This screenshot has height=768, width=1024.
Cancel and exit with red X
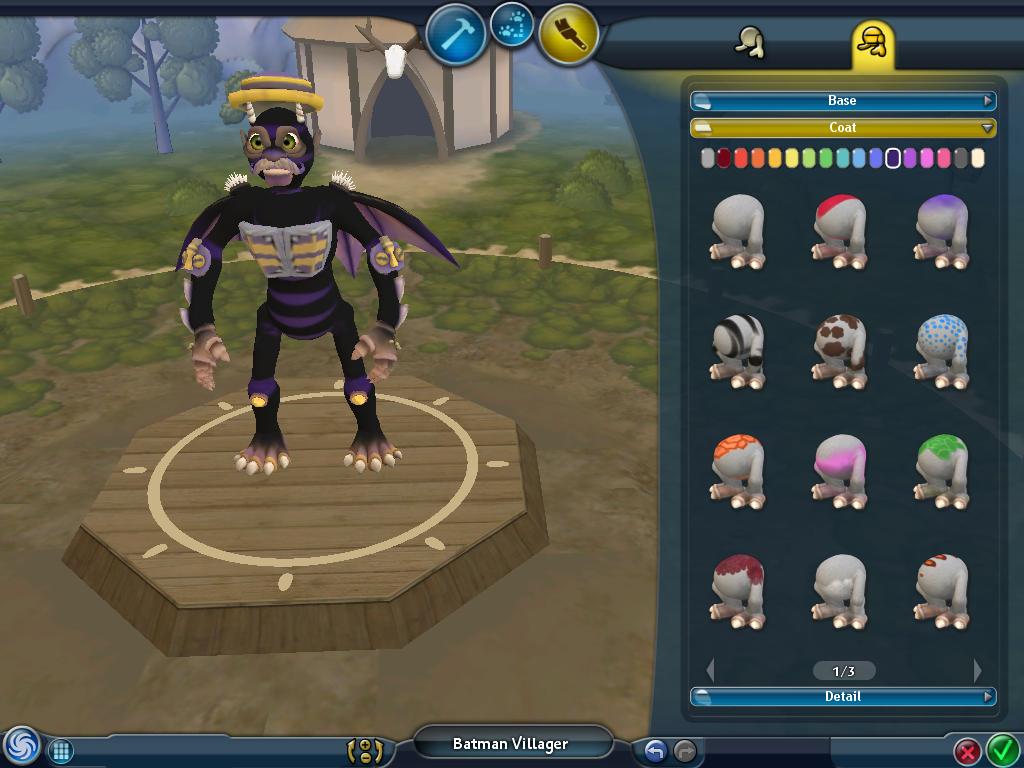[x=967, y=750]
